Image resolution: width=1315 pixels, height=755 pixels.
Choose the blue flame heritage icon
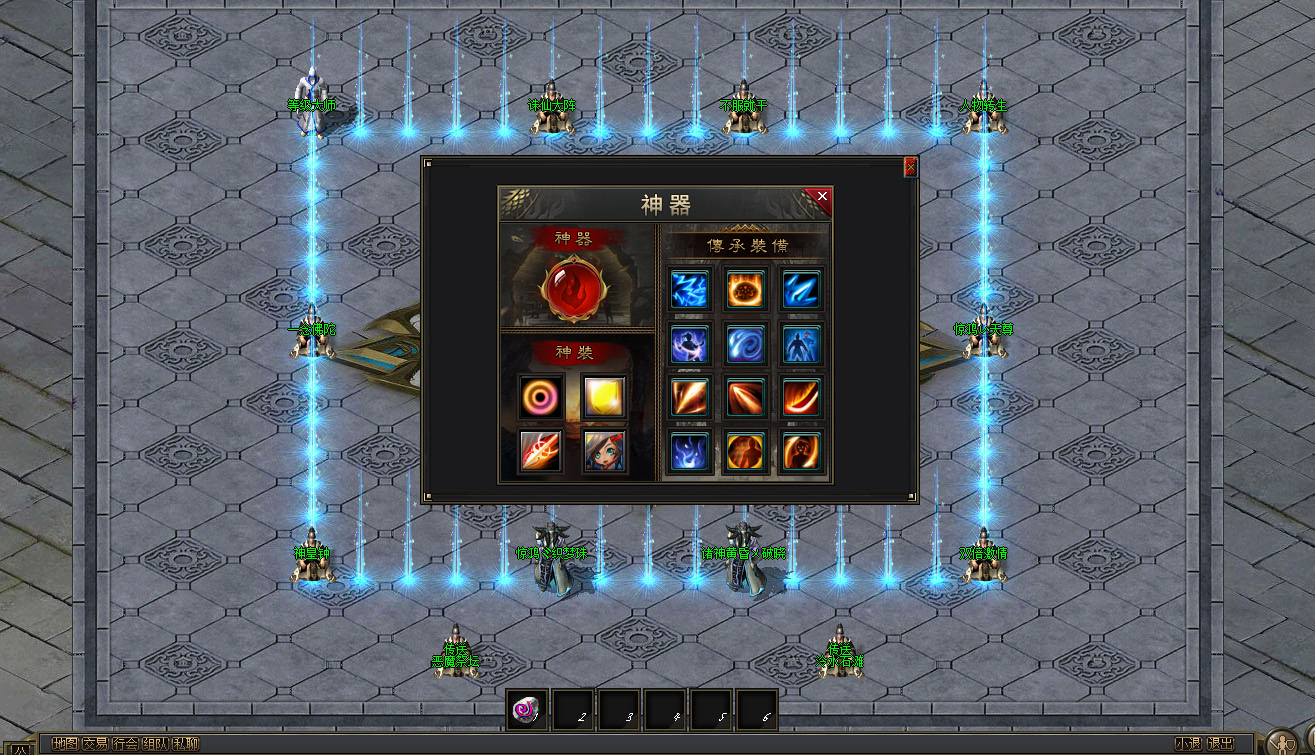pos(690,451)
